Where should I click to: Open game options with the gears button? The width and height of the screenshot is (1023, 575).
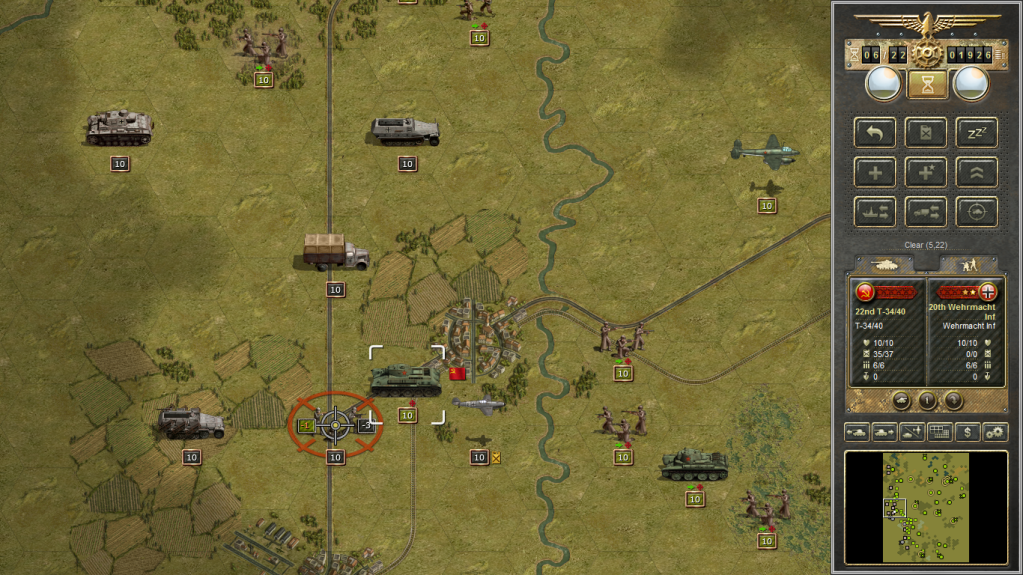(x=994, y=432)
